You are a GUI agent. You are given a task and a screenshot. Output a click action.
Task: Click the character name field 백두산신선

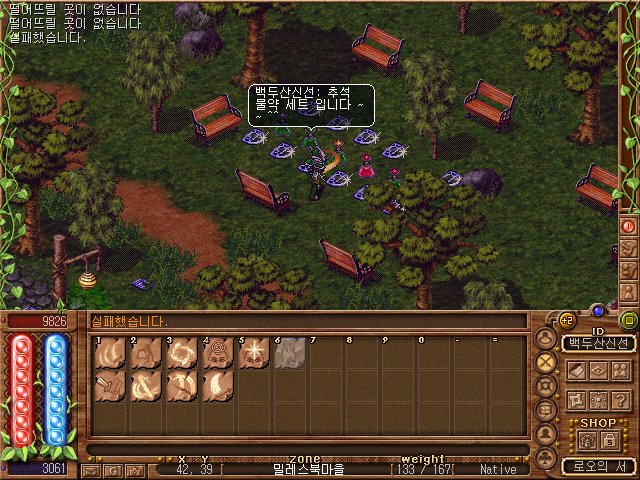pos(598,343)
